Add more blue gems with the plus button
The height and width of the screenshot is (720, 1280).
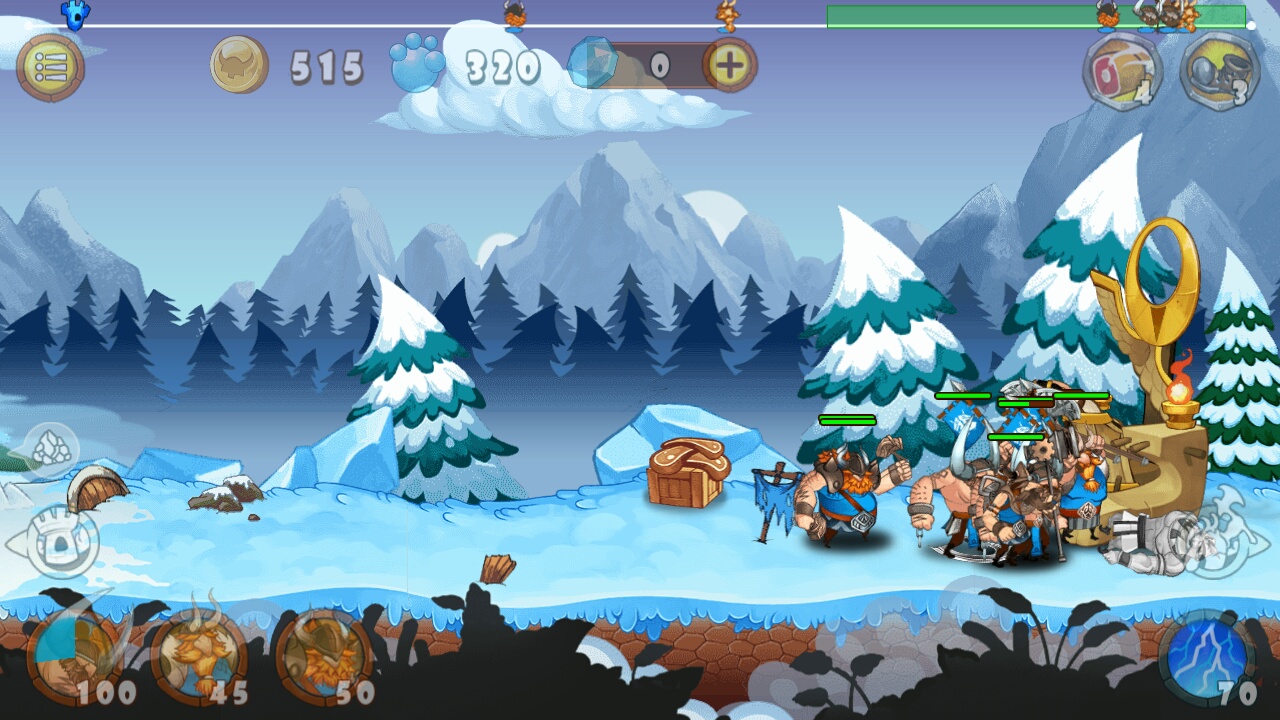coord(730,66)
